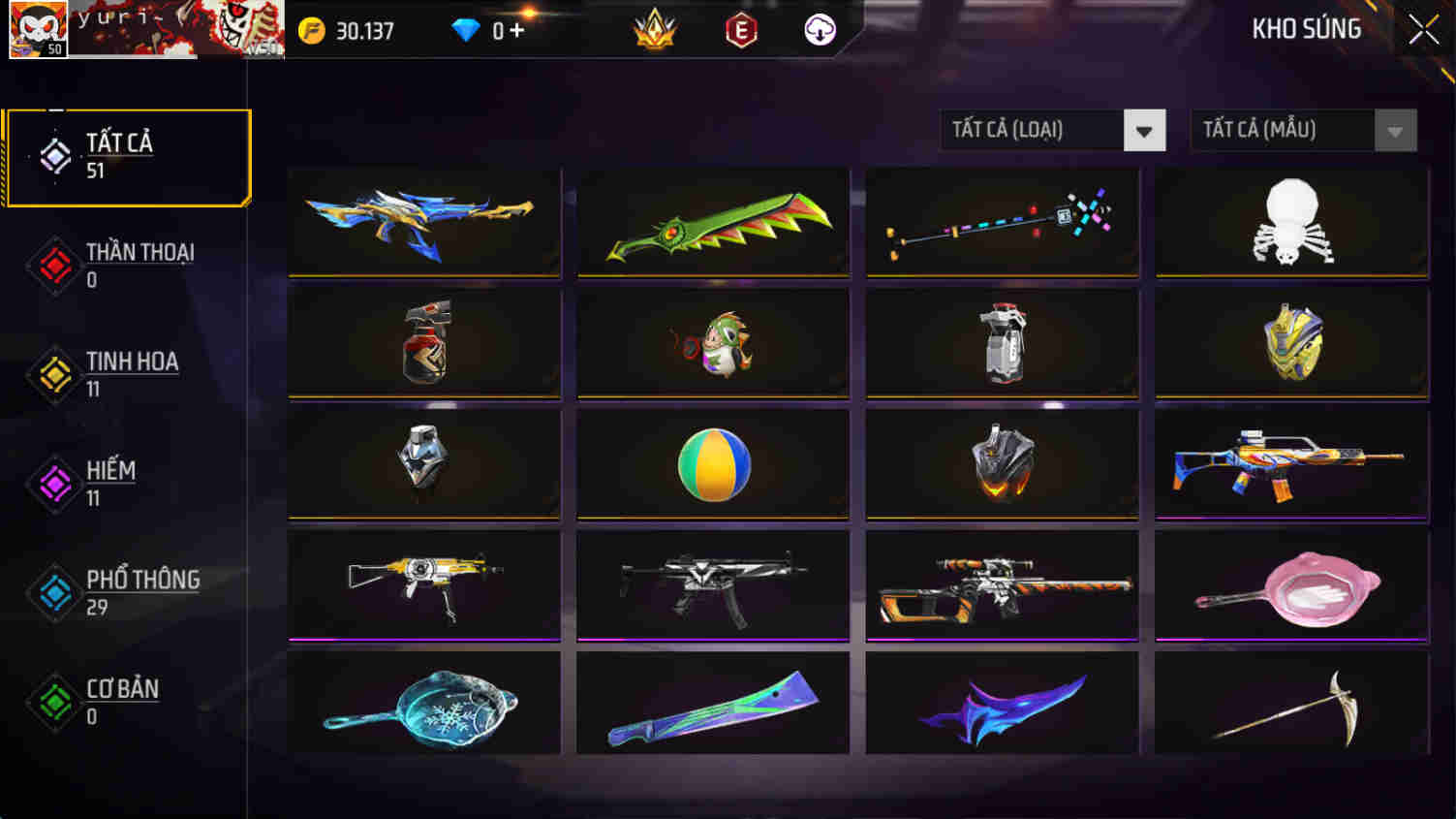Click the cloud download icon in top bar

click(x=819, y=29)
